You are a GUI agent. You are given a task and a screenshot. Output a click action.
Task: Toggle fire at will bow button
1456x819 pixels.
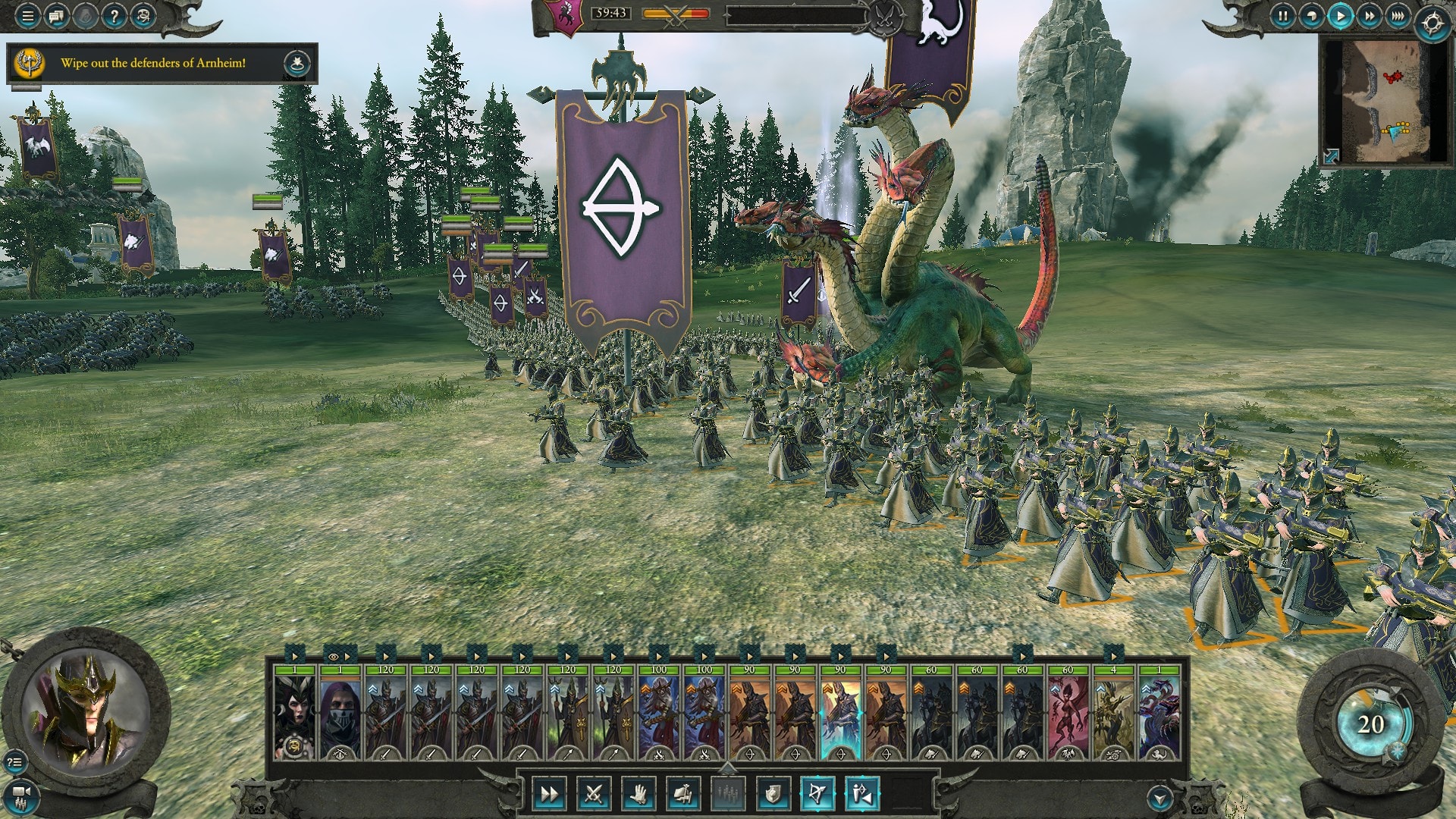tap(817, 794)
